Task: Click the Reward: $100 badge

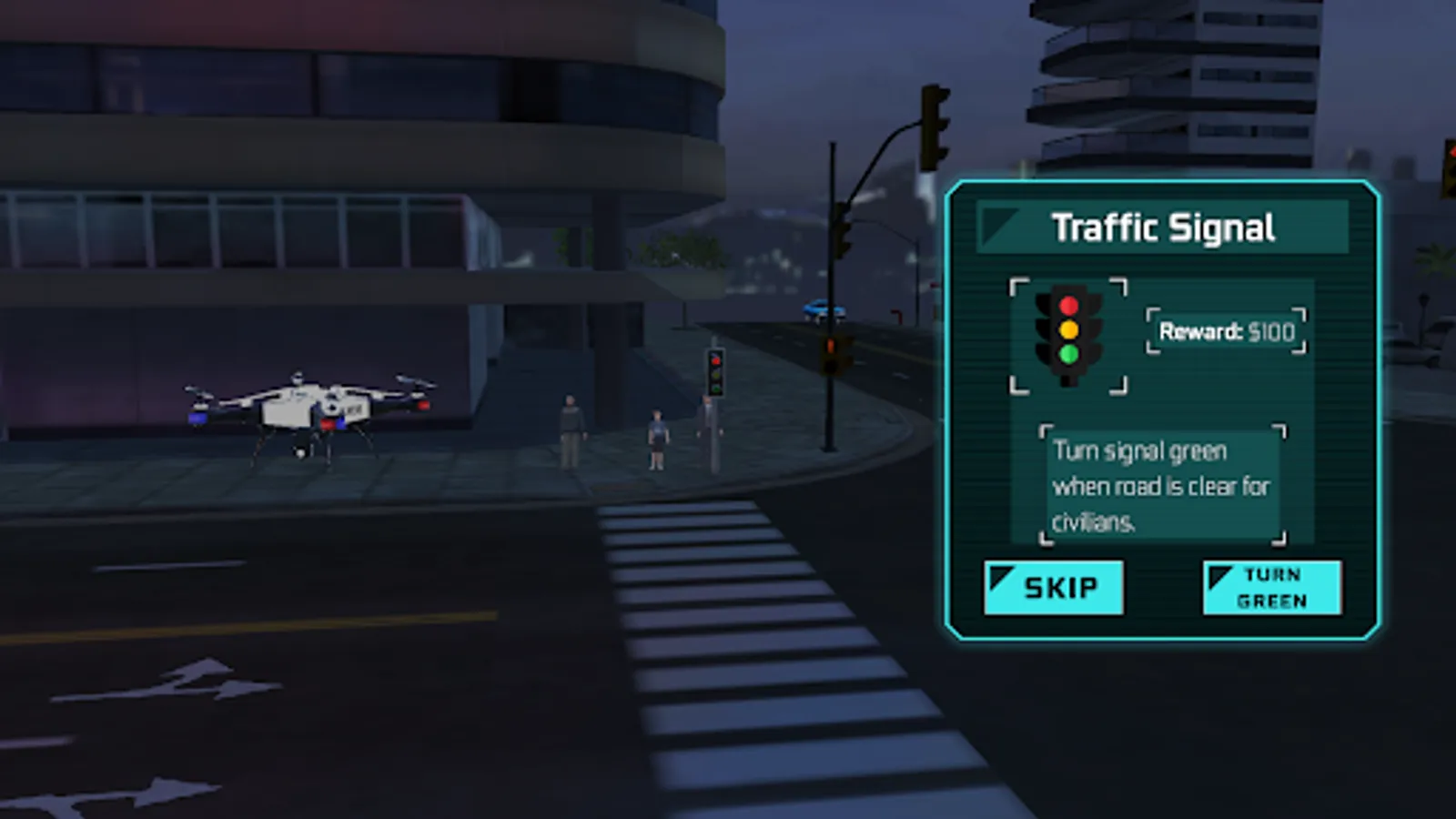Action: click(x=1227, y=330)
